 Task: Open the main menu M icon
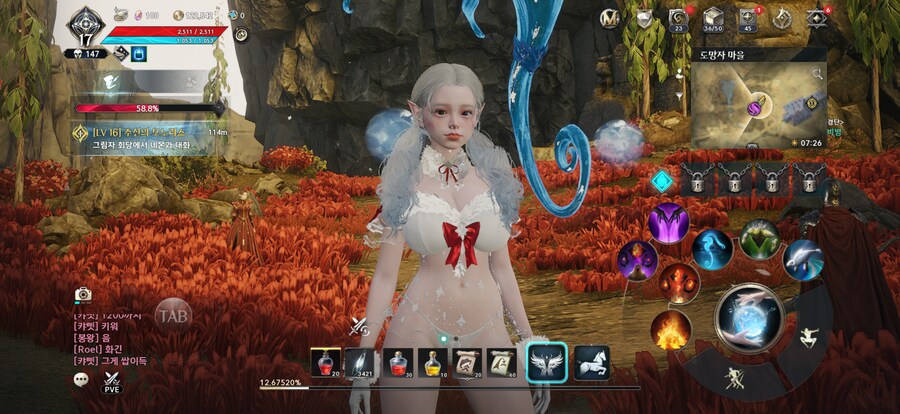609,18
